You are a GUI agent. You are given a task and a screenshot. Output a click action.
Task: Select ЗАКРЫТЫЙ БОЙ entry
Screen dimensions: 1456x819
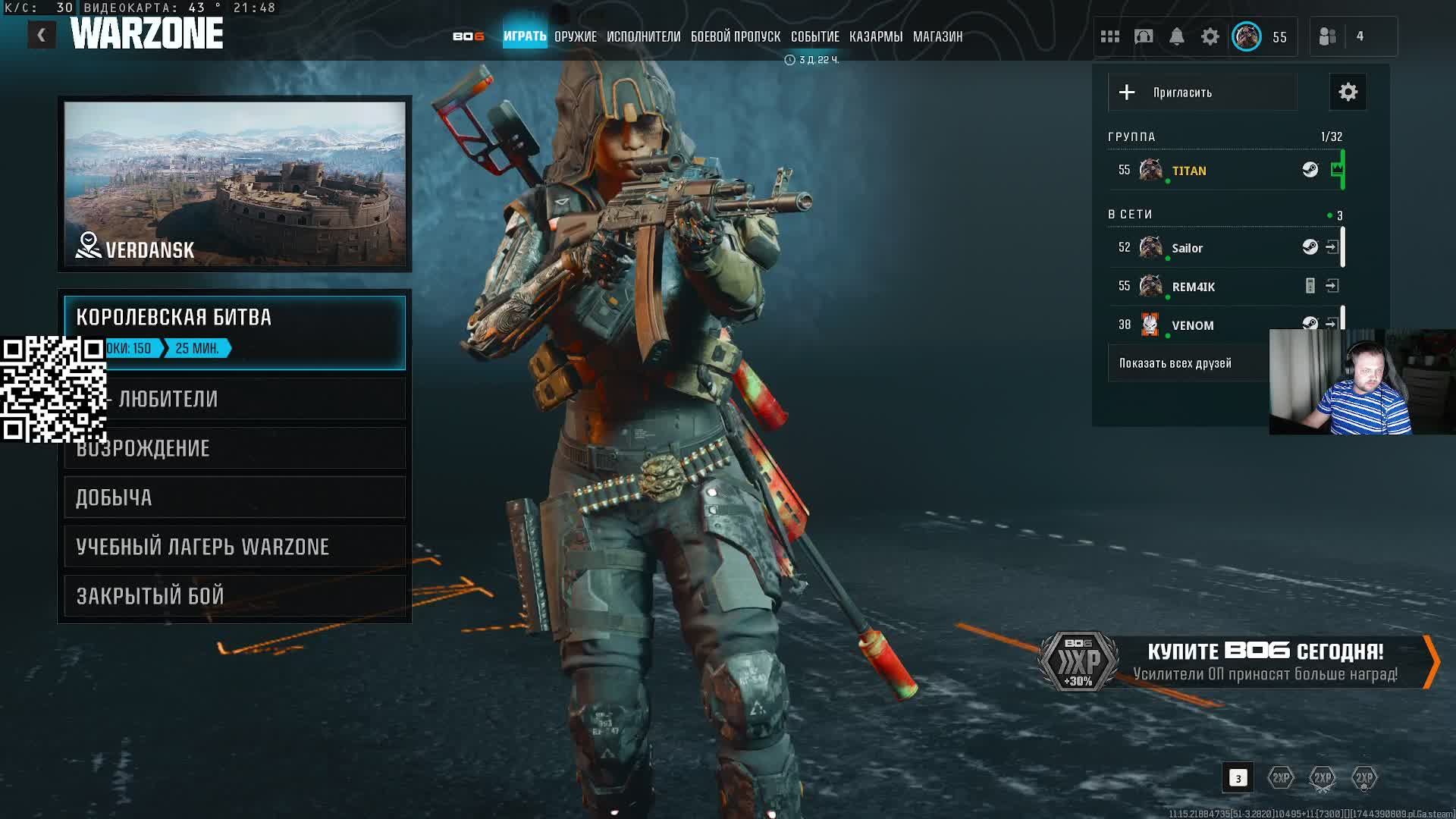click(x=235, y=596)
